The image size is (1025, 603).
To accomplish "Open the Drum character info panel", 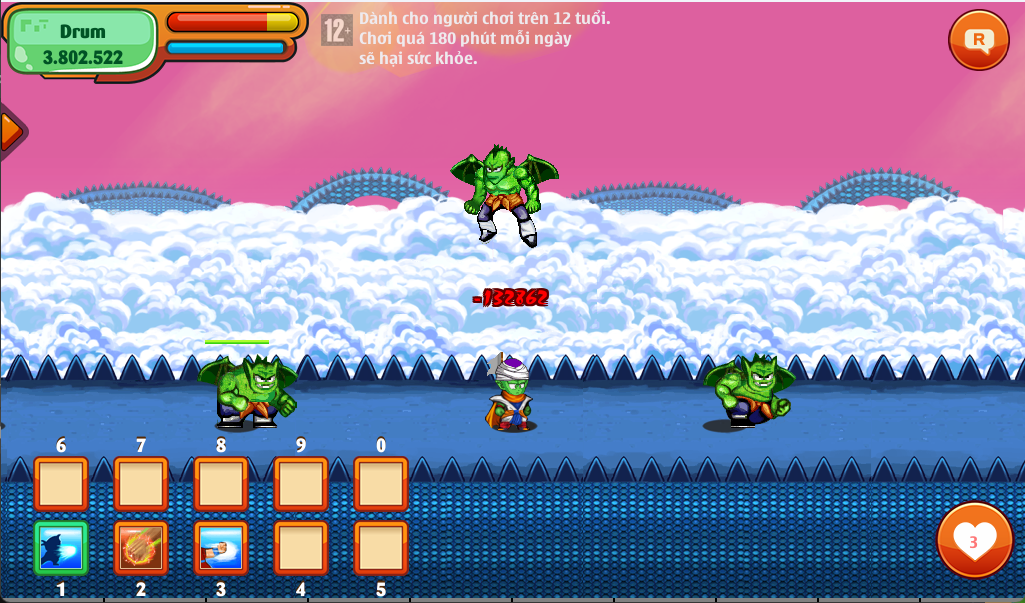I will (82, 43).
